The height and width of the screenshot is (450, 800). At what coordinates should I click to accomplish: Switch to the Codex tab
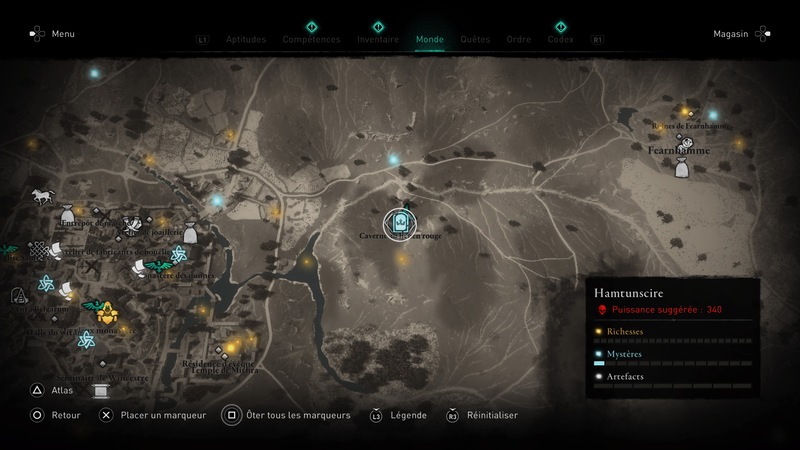point(561,40)
